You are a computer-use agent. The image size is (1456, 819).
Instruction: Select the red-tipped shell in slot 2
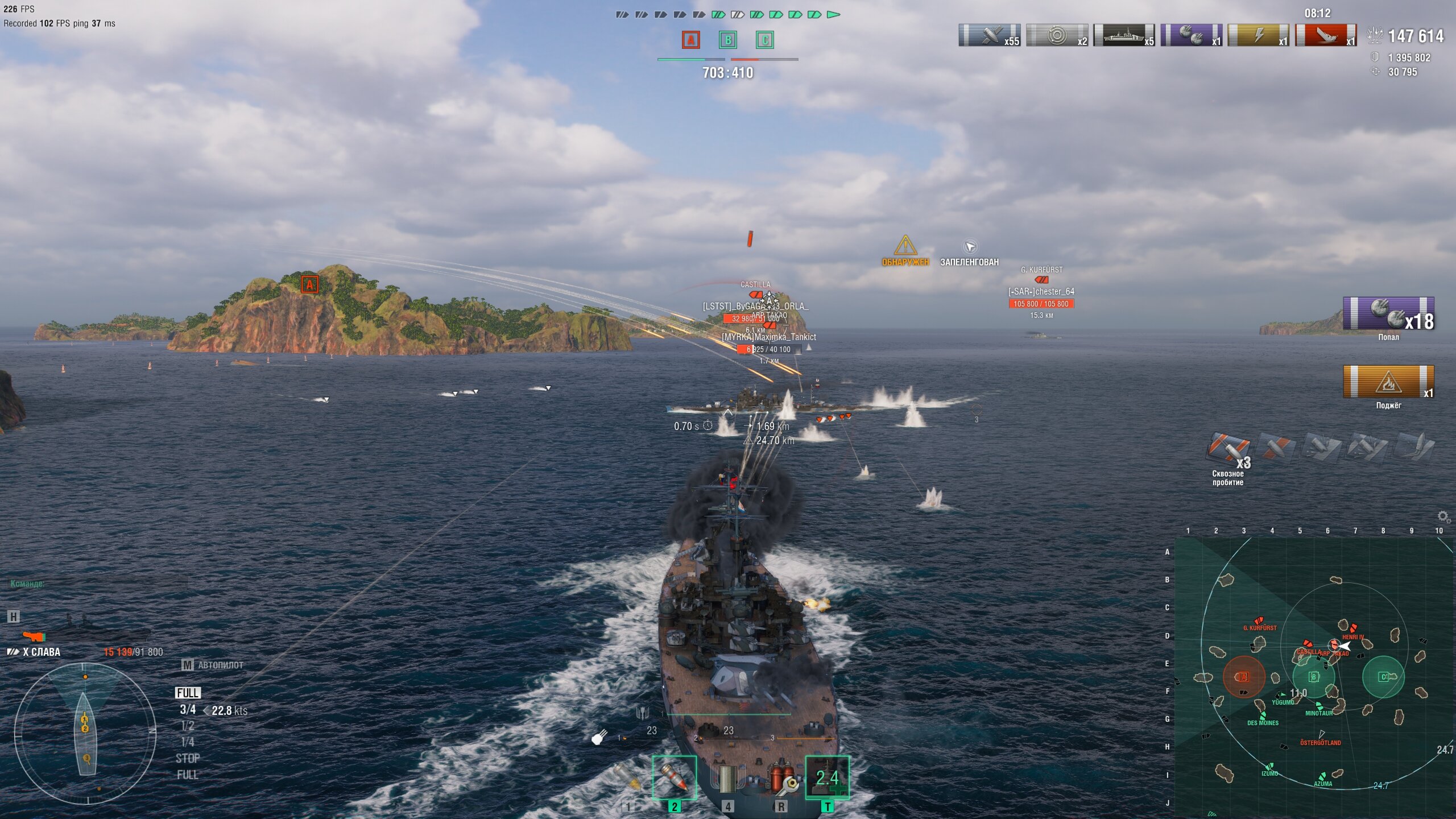(x=675, y=777)
